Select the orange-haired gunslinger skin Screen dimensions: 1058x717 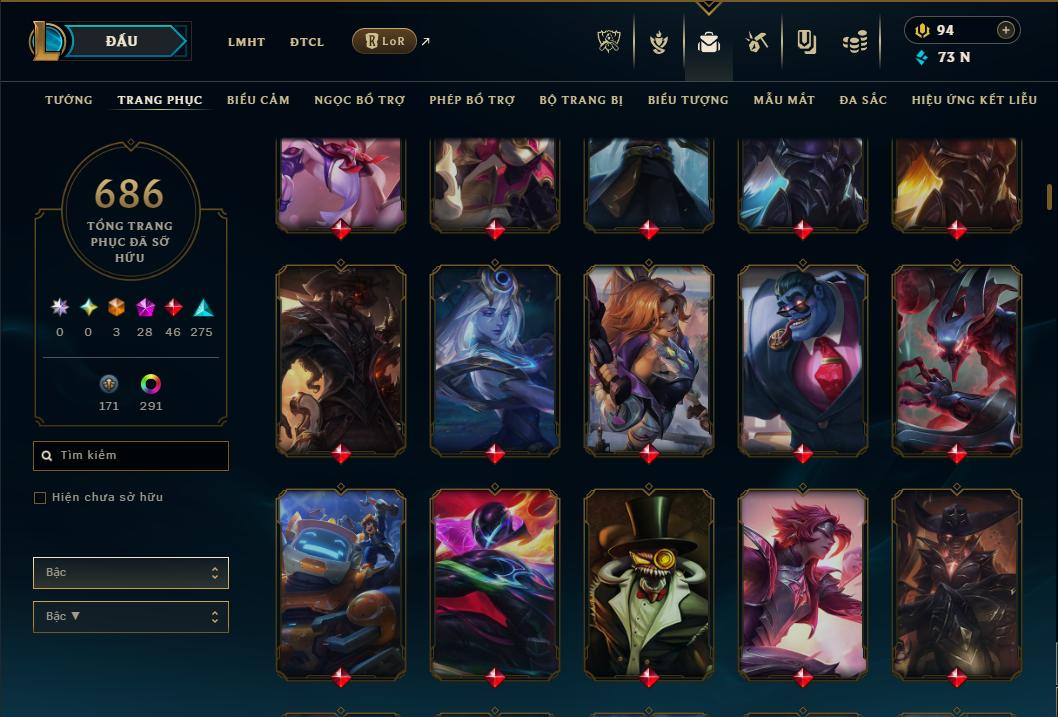click(x=649, y=360)
